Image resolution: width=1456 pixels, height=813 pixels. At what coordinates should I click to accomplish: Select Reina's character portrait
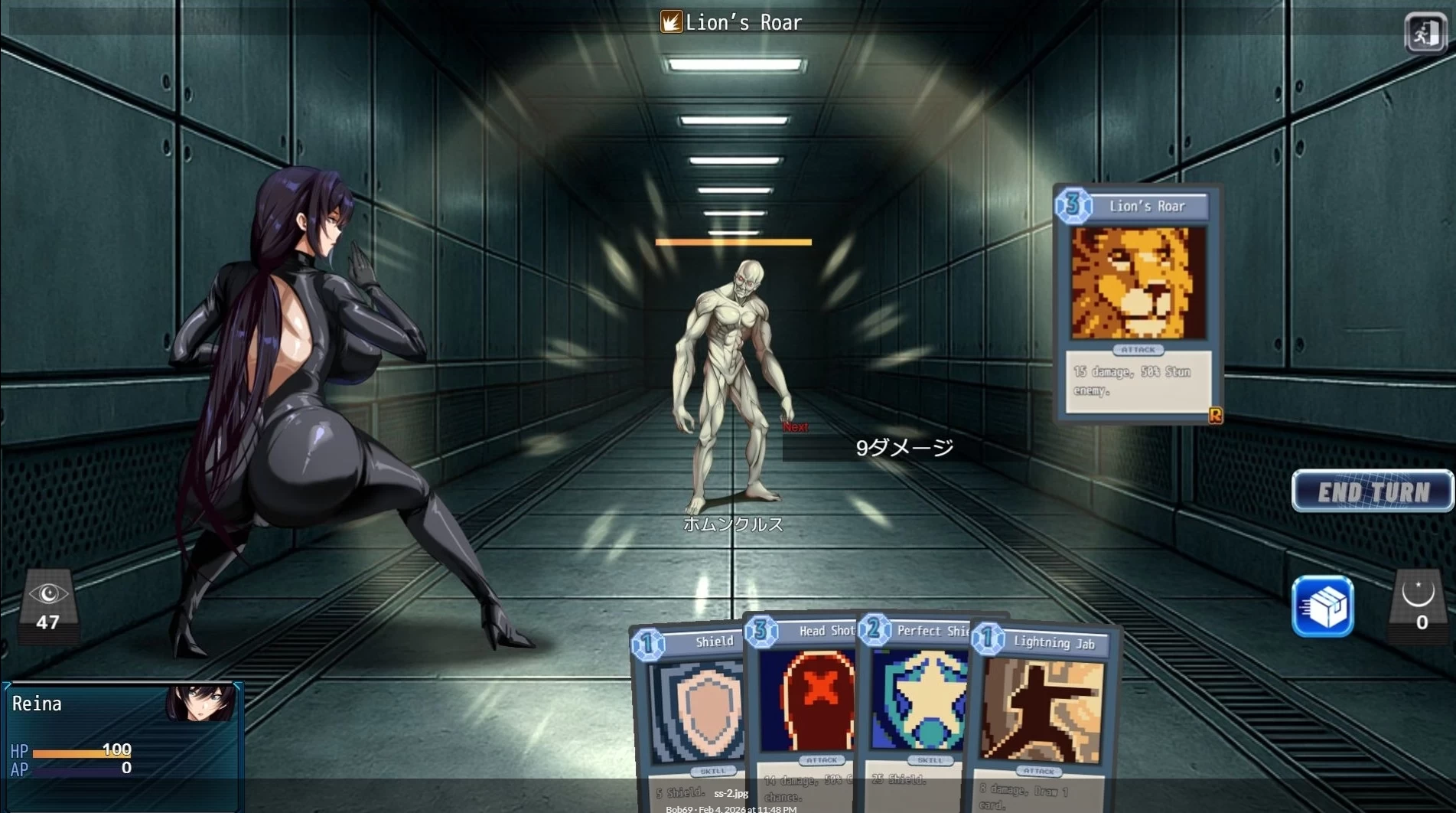[x=201, y=703]
